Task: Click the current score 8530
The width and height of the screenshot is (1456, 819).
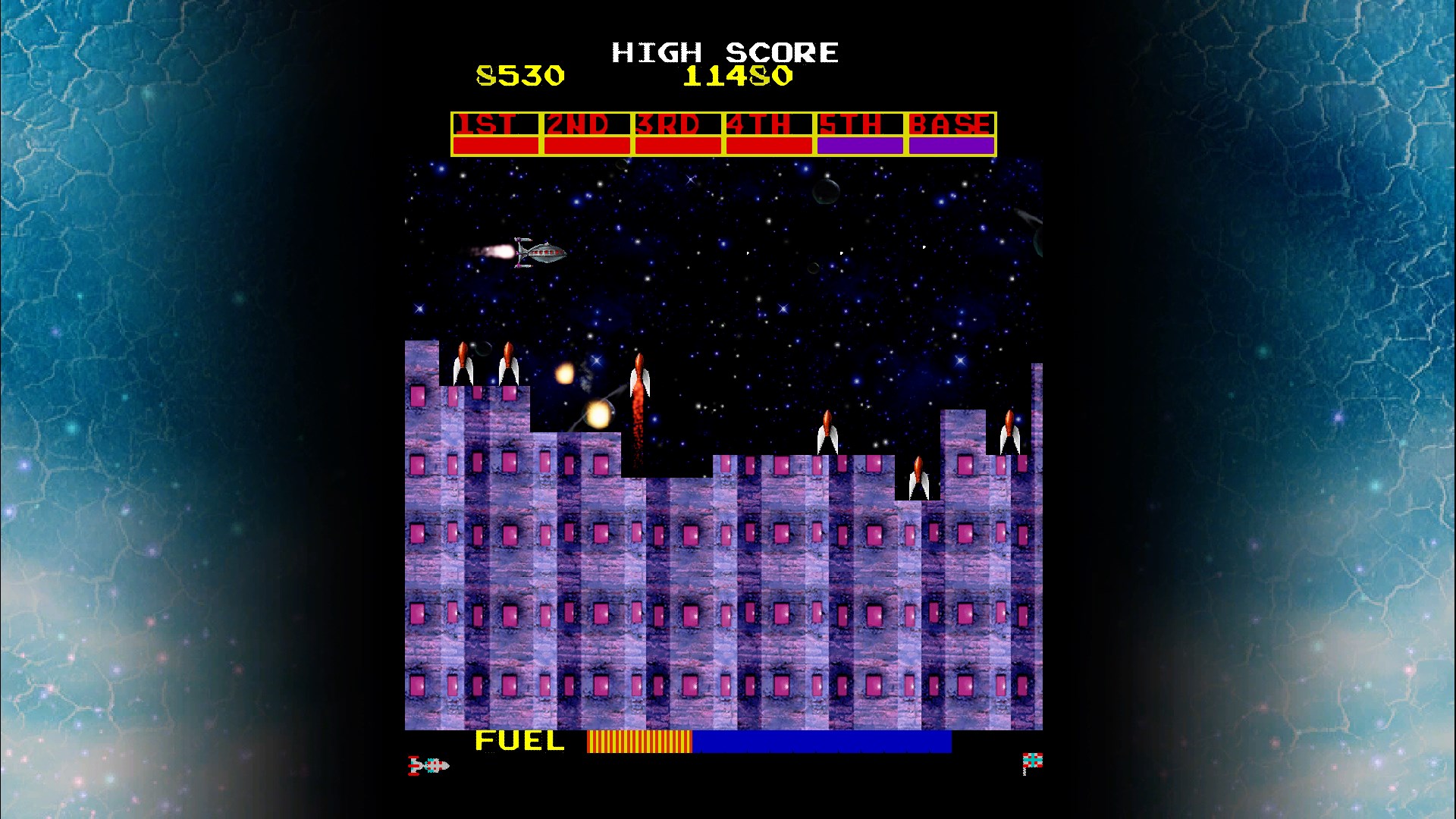Action: coord(519,76)
